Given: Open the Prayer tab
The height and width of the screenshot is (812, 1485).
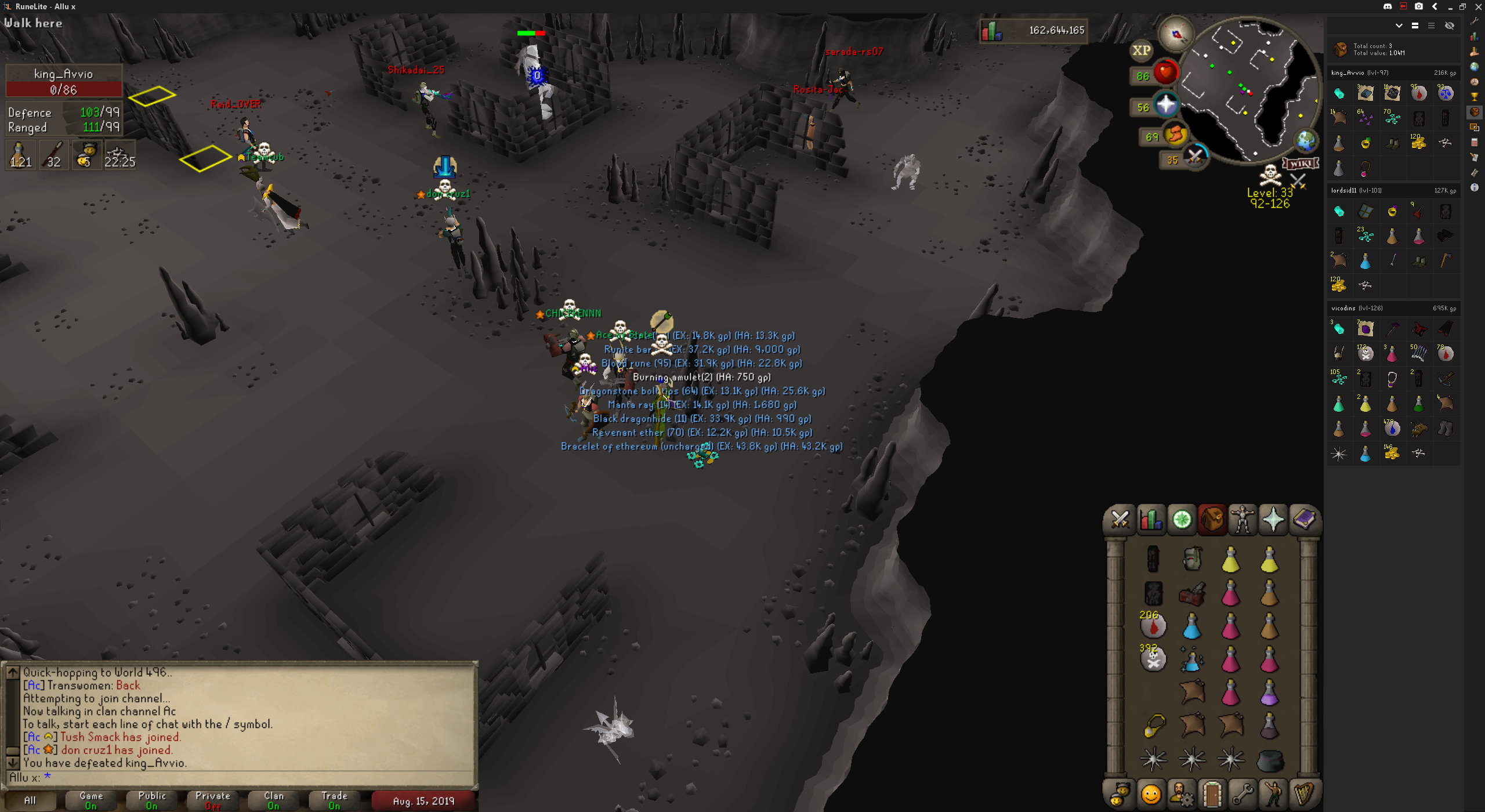Looking at the screenshot, I should click(x=1273, y=519).
